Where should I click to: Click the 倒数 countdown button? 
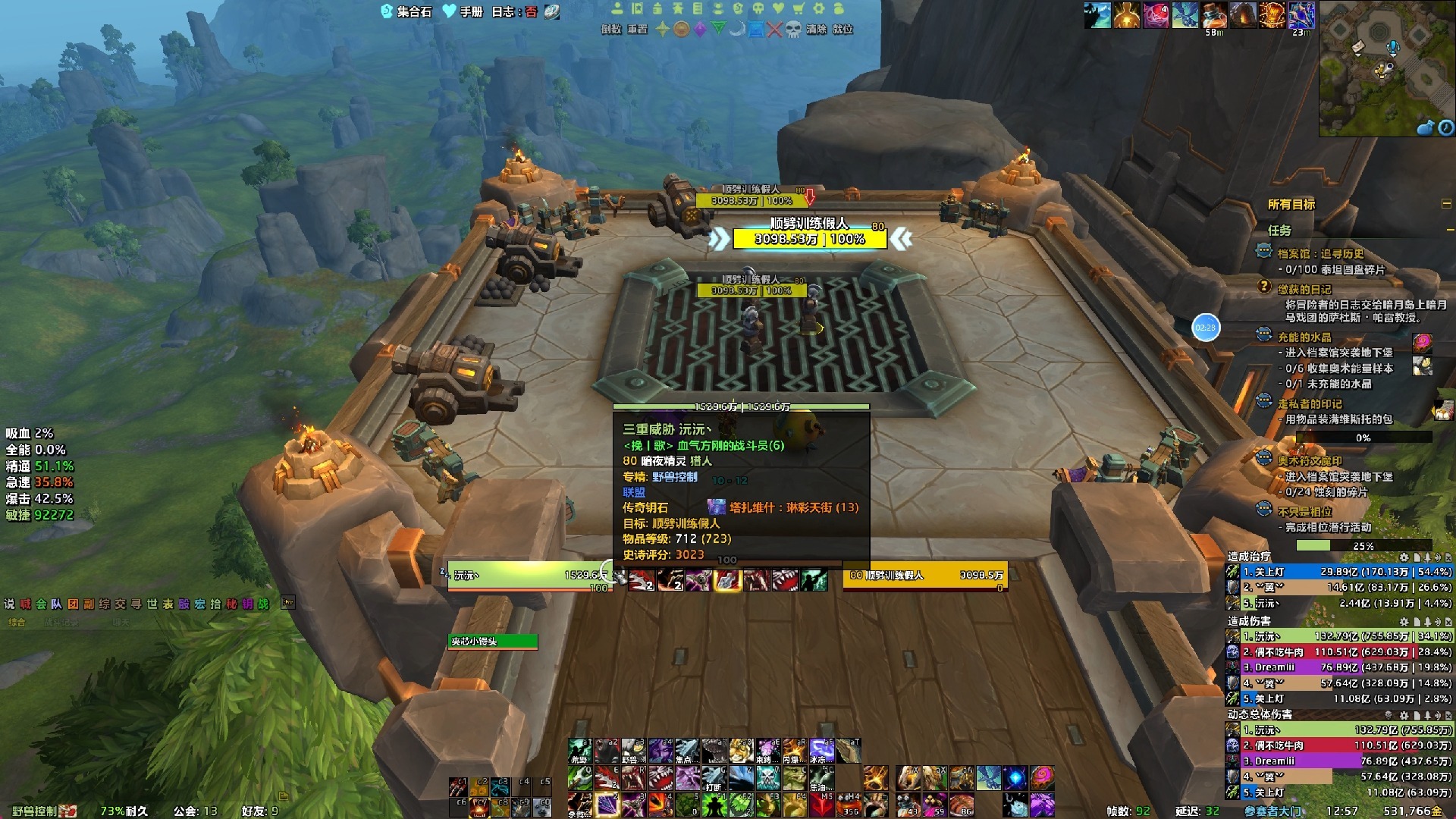click(x=611, y=30)
